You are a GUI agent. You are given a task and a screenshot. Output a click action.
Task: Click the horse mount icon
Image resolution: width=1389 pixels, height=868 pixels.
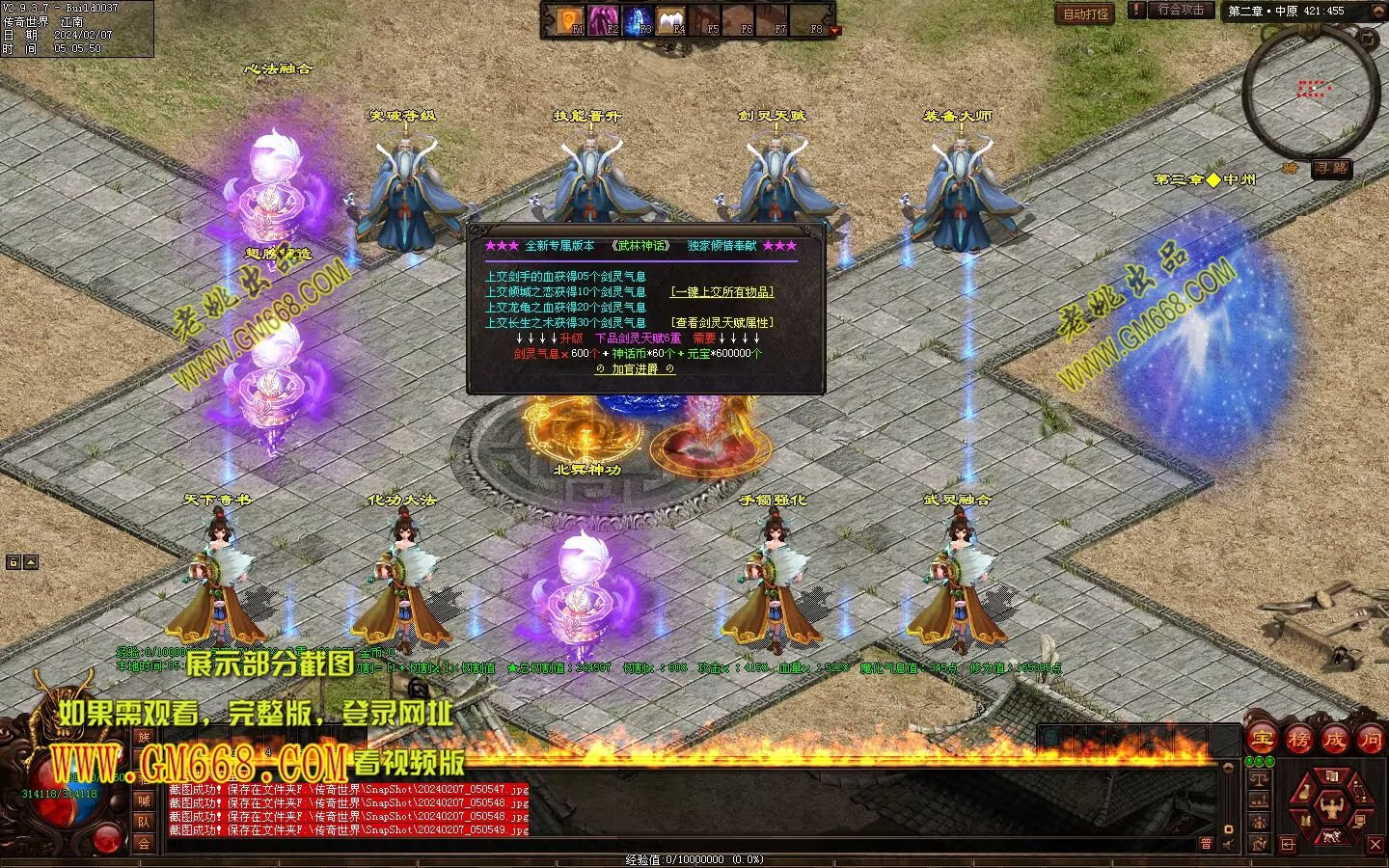1332,835
